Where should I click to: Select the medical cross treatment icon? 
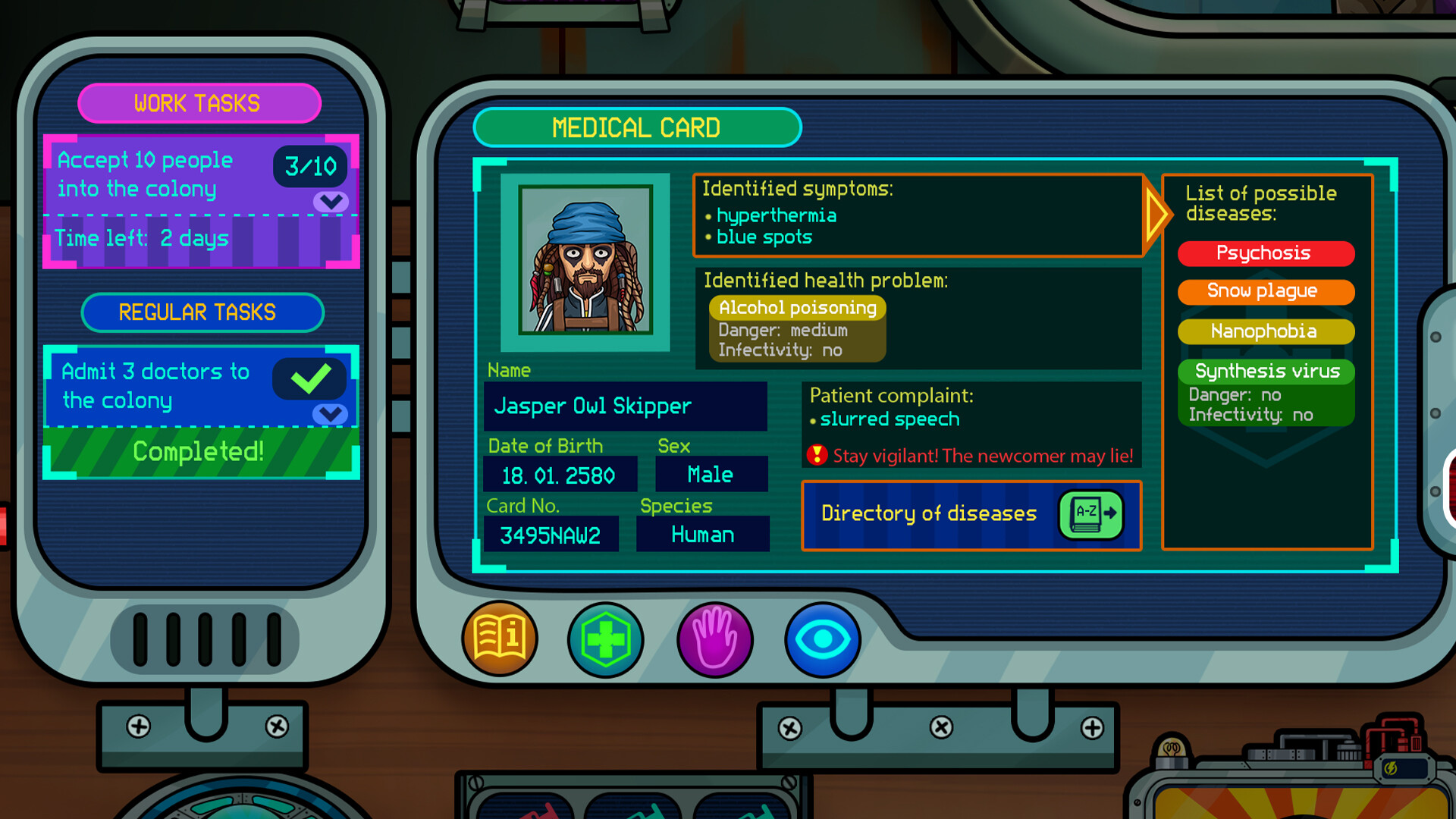[x=604, y=639]
